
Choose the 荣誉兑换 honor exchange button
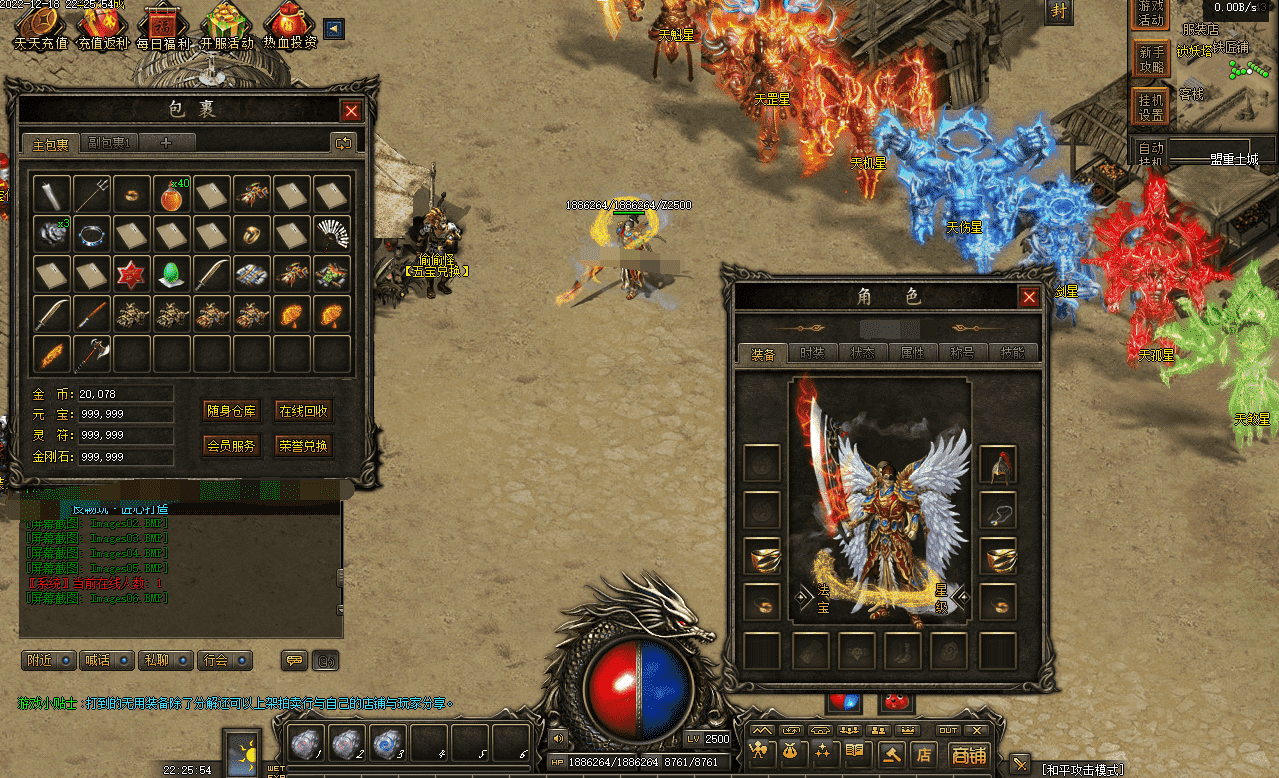pos(303,446)
